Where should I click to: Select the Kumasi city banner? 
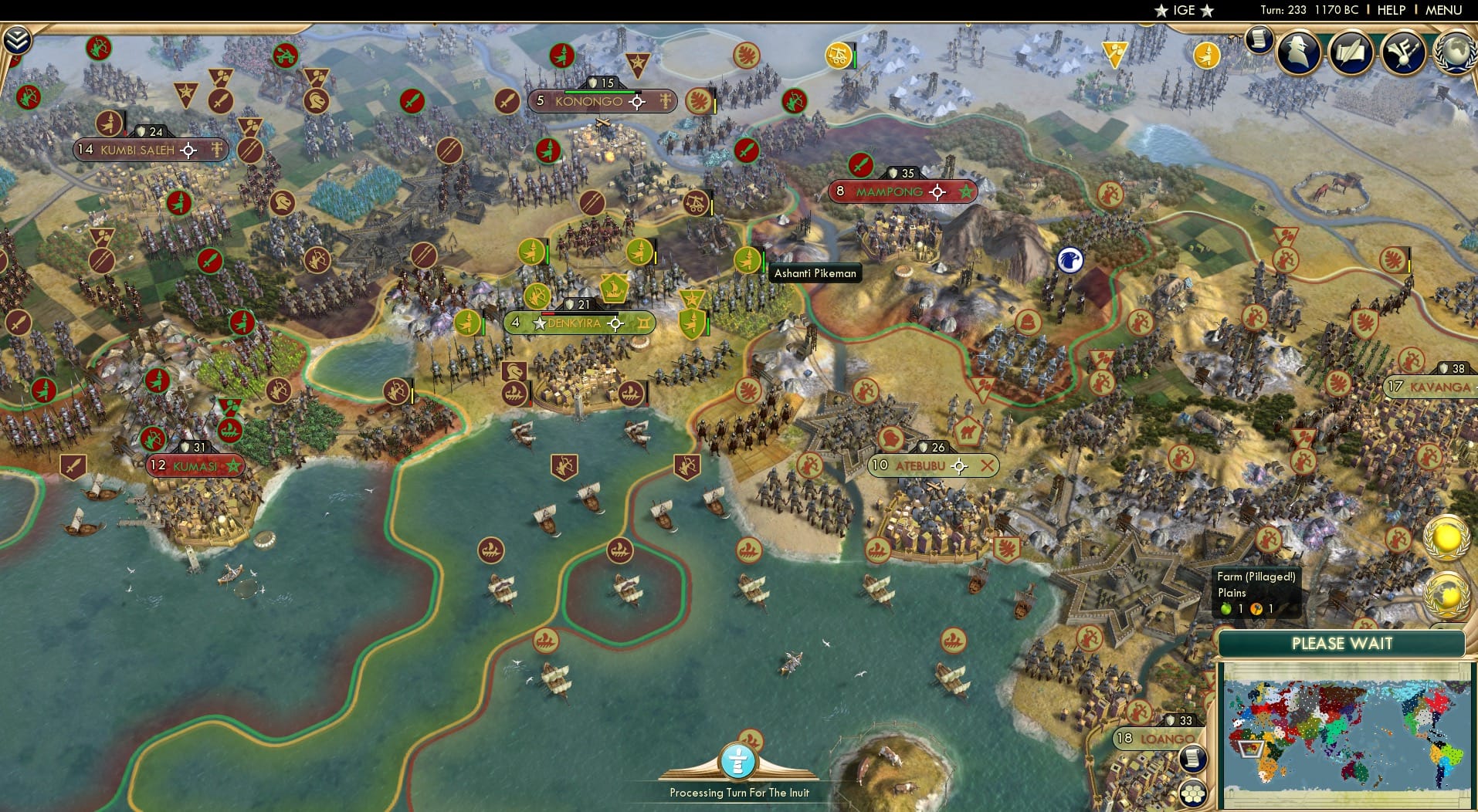194,465
